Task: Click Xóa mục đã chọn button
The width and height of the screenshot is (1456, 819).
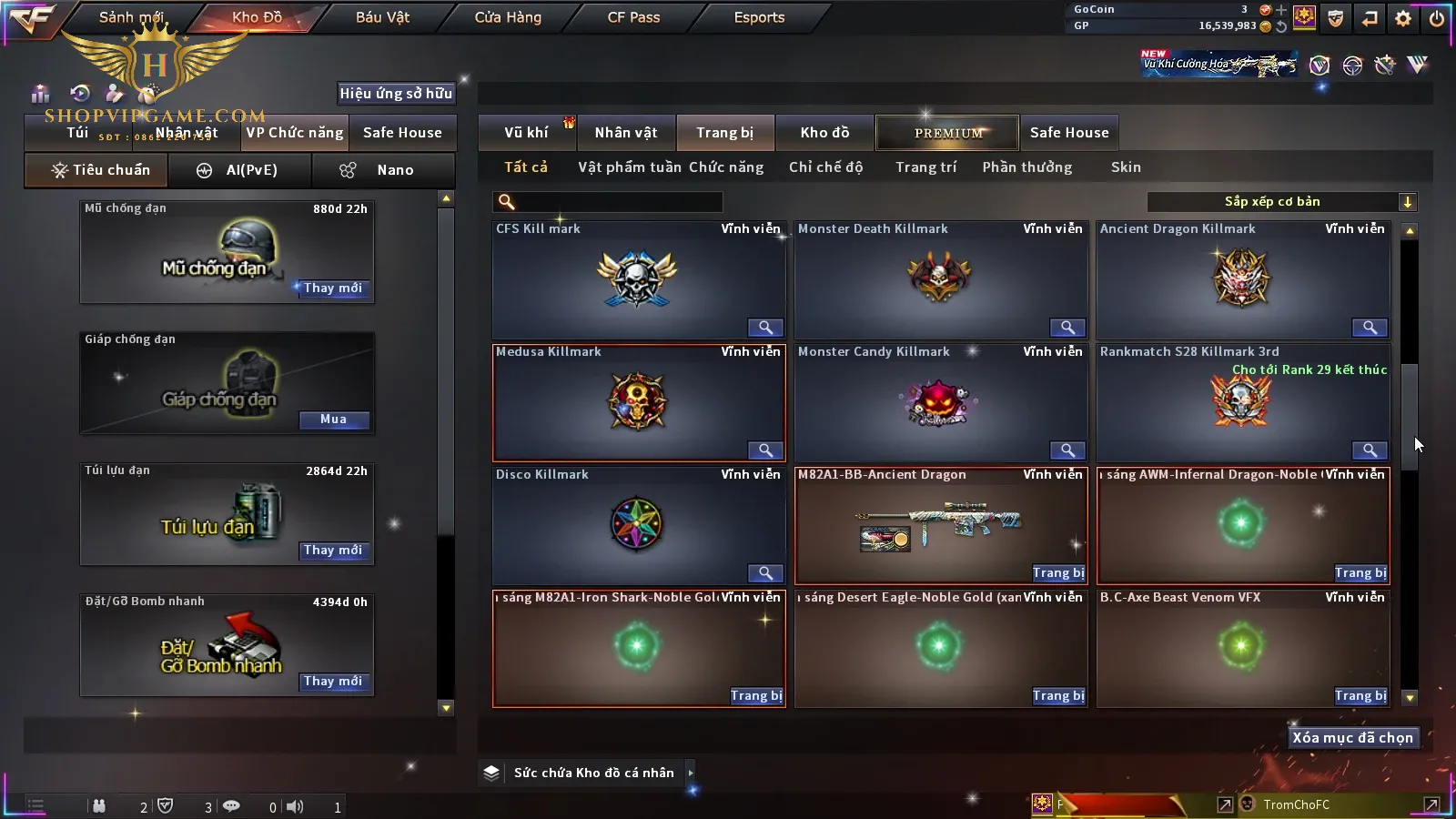Action: [x=1352, y=738]
